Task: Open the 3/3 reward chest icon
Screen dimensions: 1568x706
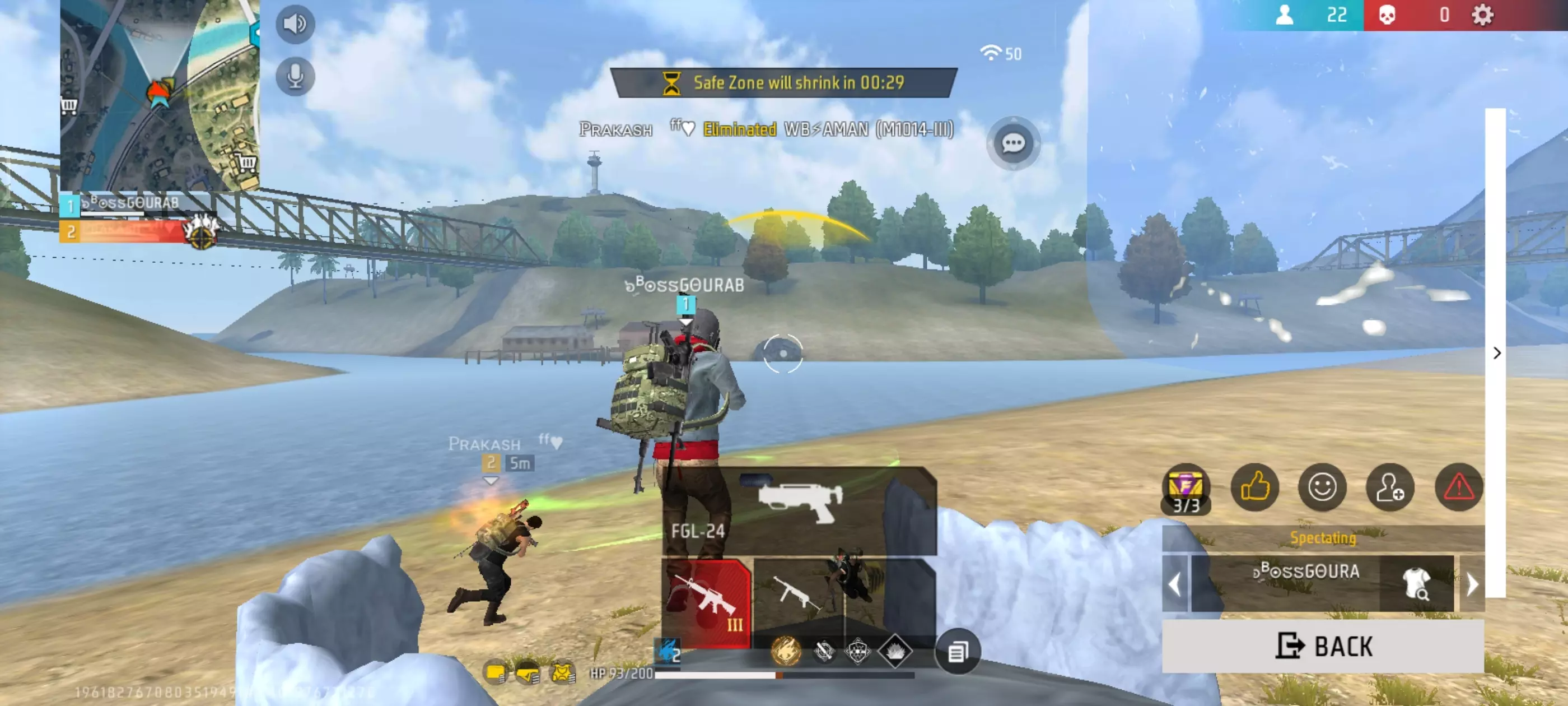Action: coord(1186,489)
